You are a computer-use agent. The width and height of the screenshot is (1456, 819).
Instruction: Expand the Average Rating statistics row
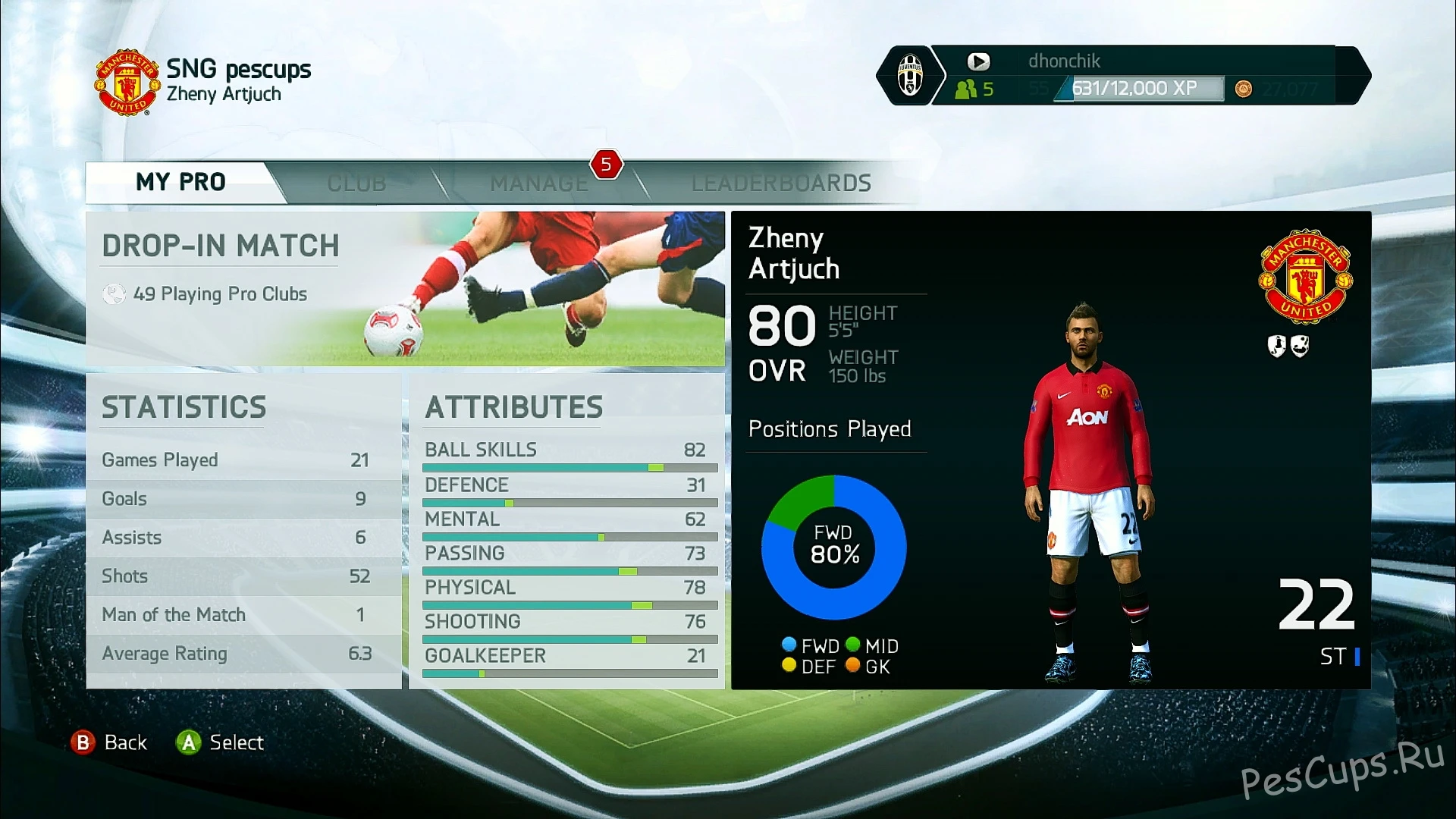tap(243, 654)
